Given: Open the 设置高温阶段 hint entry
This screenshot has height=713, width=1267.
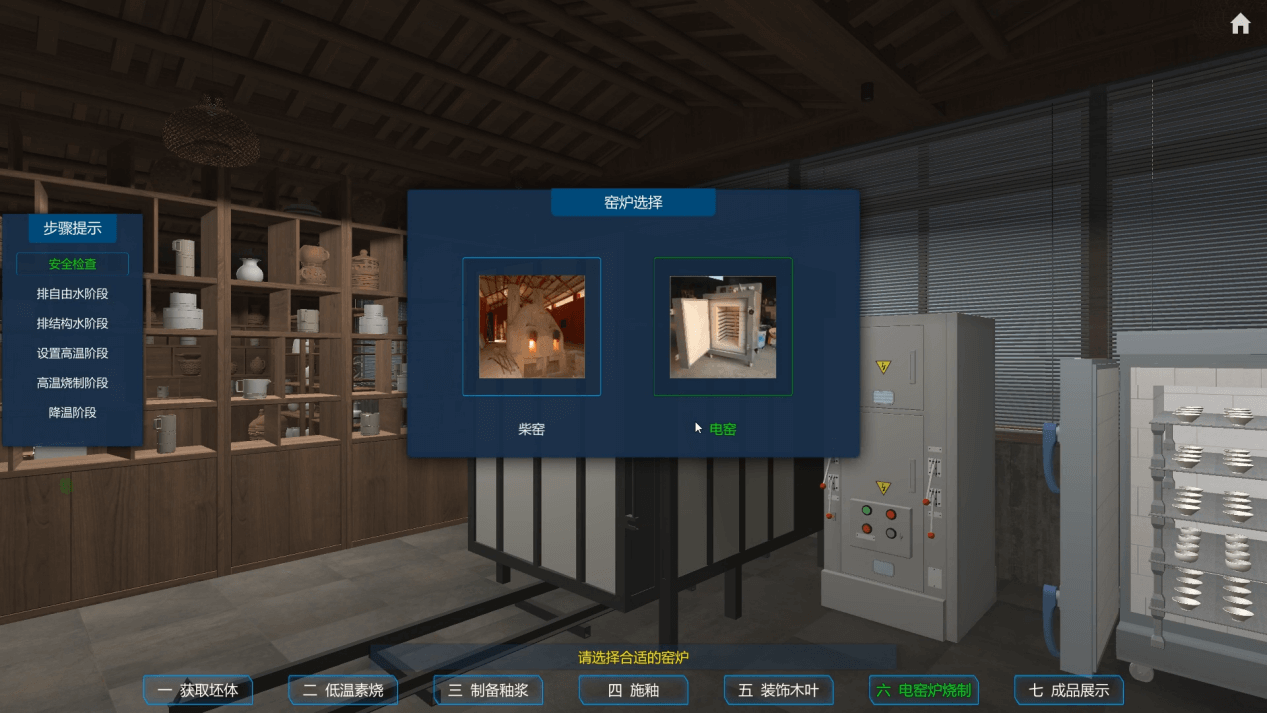Looking at the screenshot, I should click(x=72, y=353).
